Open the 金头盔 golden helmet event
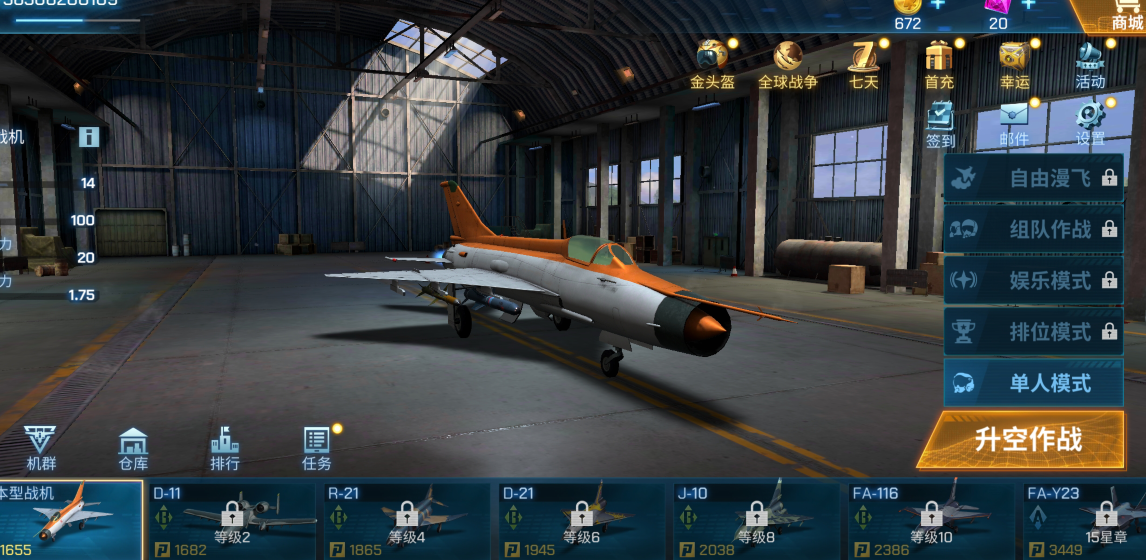Screen dimensions: 1146x560 pos(712,64)
